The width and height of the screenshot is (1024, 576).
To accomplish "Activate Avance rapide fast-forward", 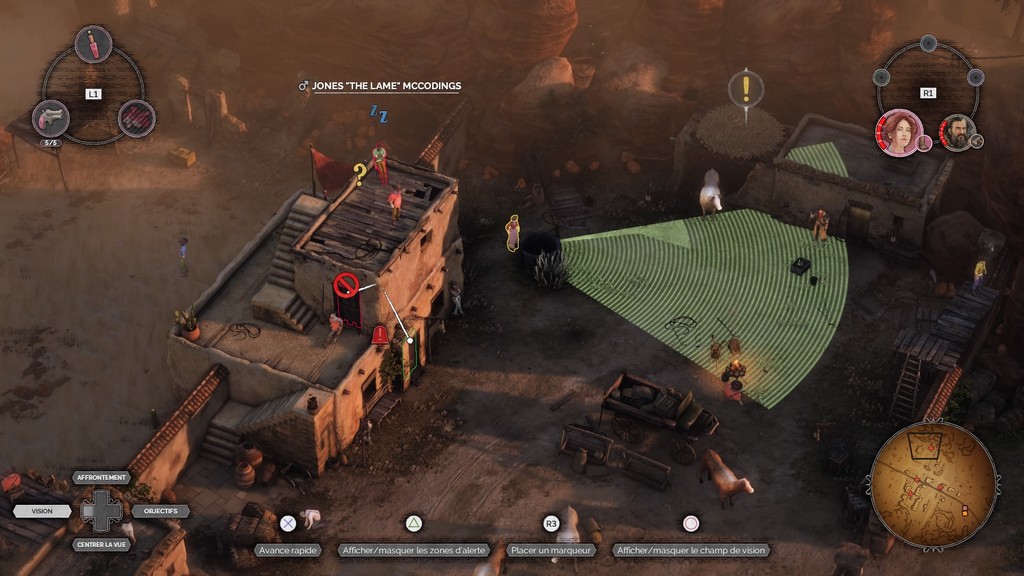I will [x=287, y=550].
